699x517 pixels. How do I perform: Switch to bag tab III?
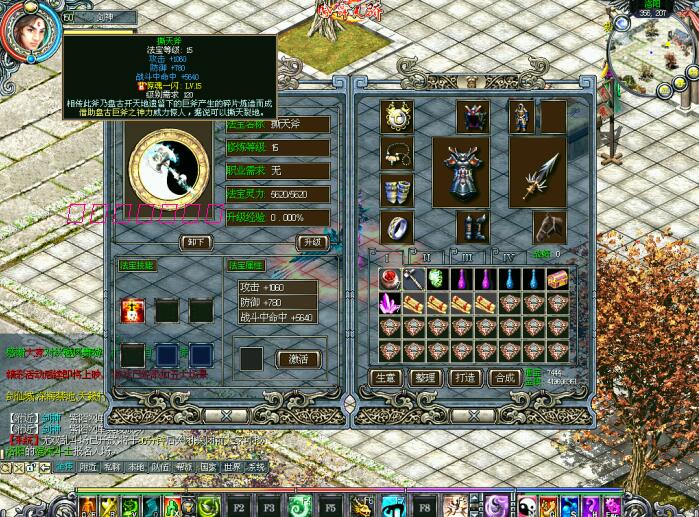pos(465,257)
